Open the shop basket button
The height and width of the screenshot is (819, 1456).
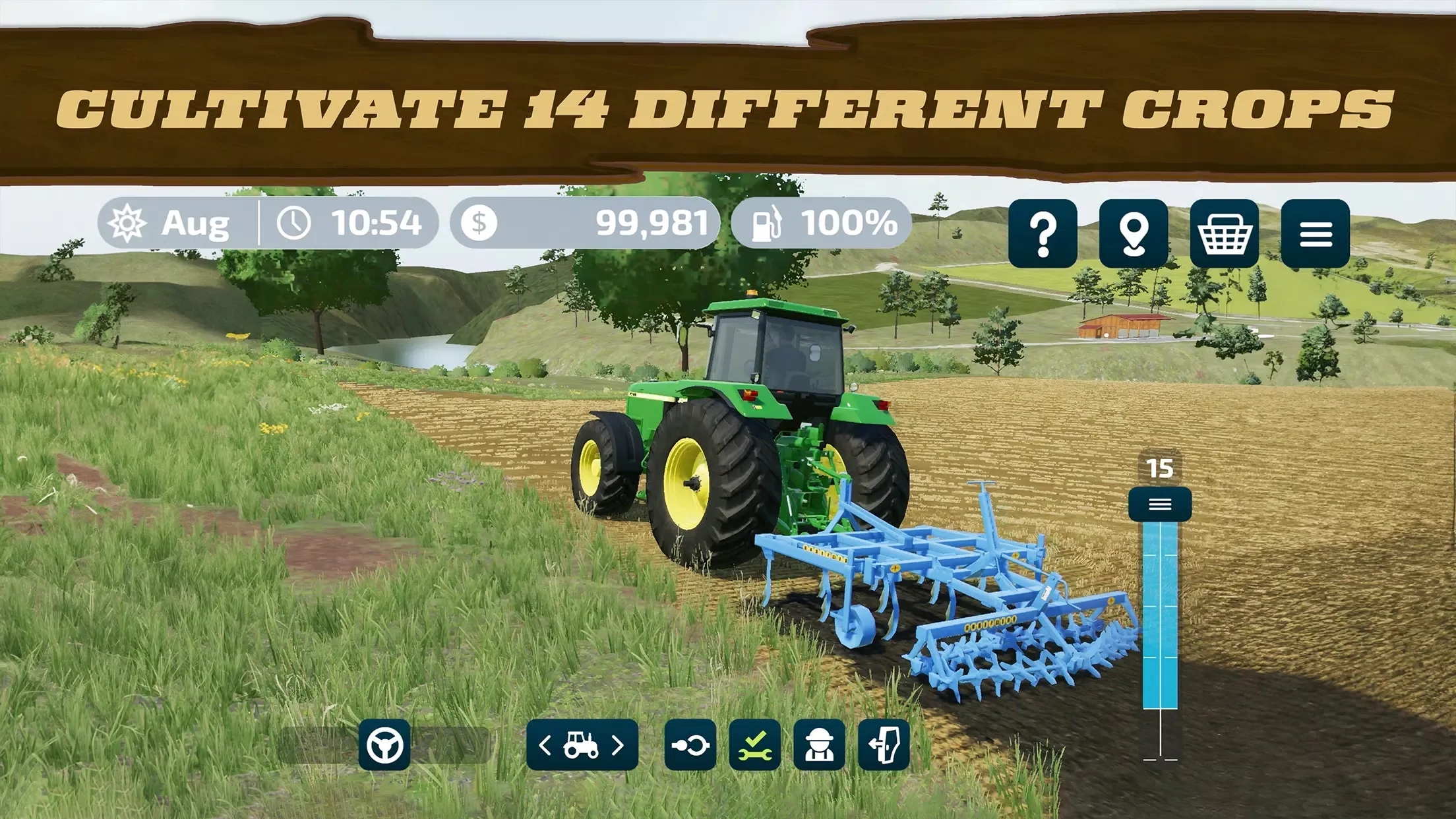tap(1225, 233)
